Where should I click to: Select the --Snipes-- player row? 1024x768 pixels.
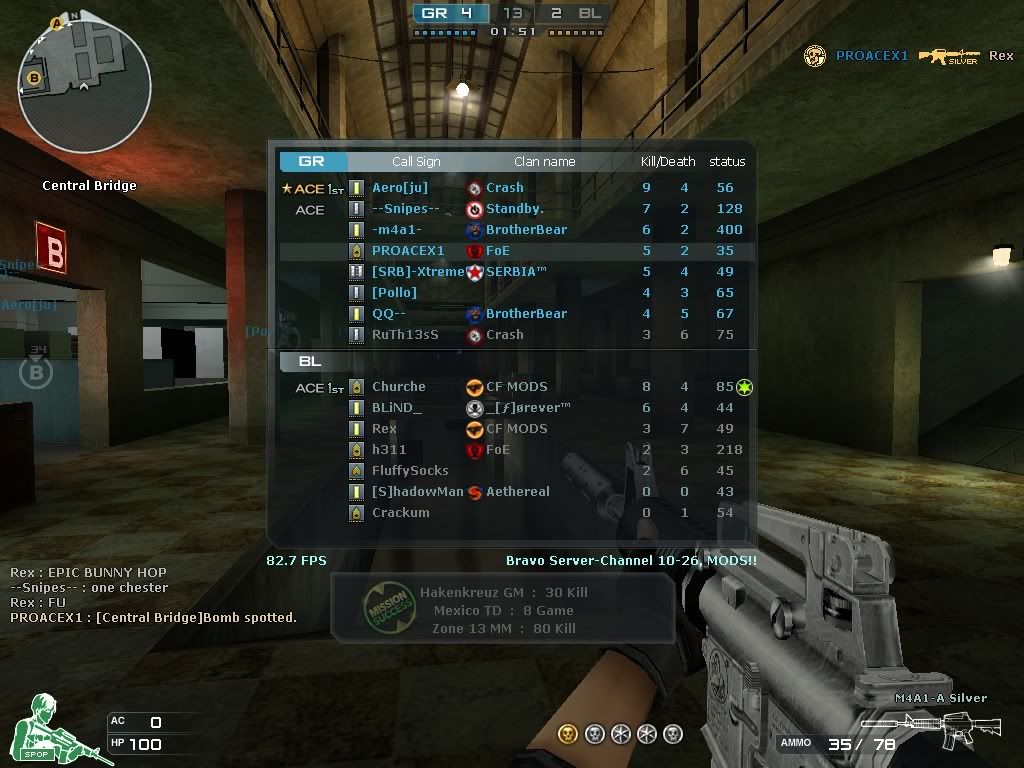pos(406,209)
